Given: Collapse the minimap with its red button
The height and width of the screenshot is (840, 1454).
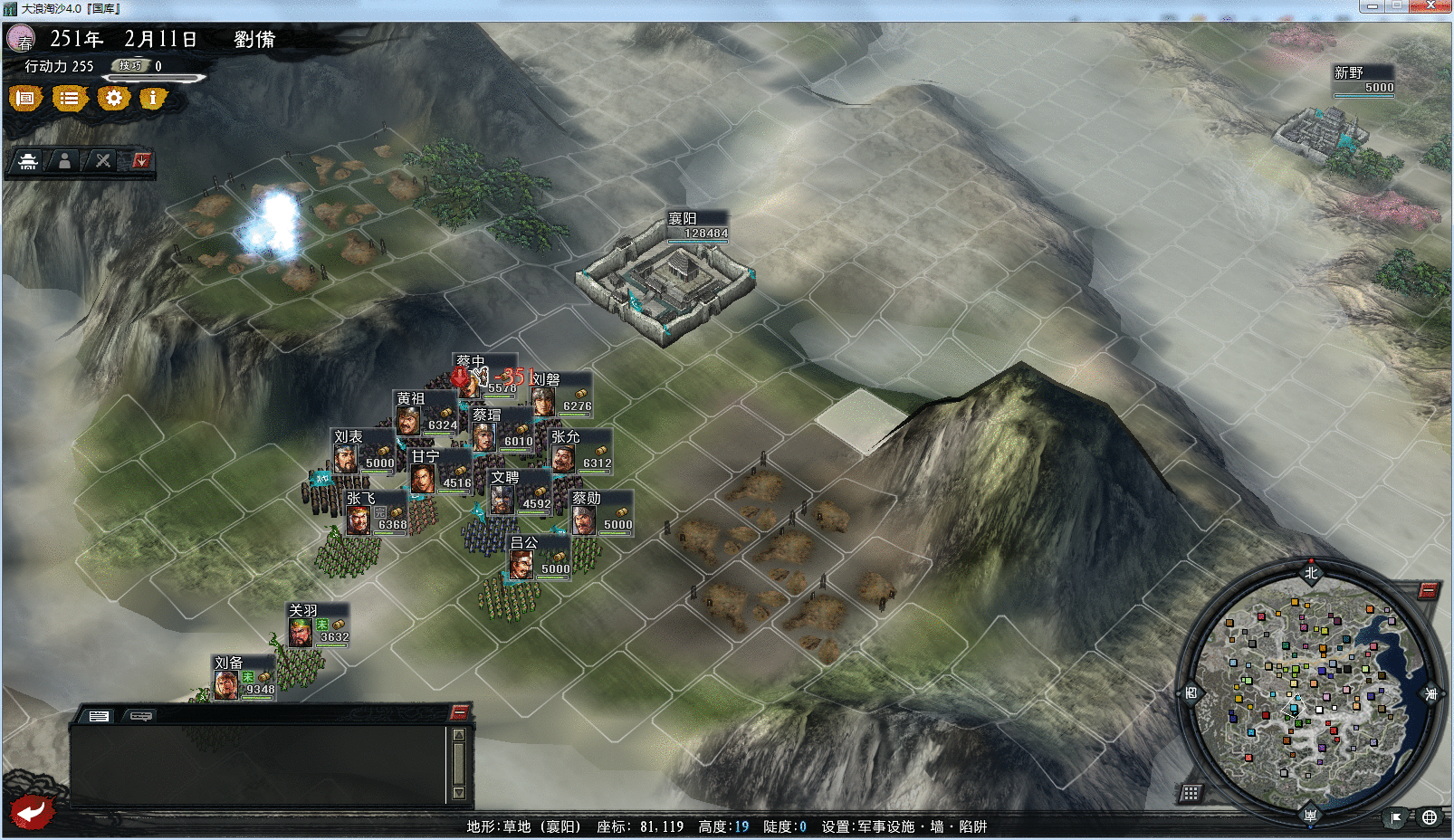Looking at the screenshot, I should click(1428, 591).
